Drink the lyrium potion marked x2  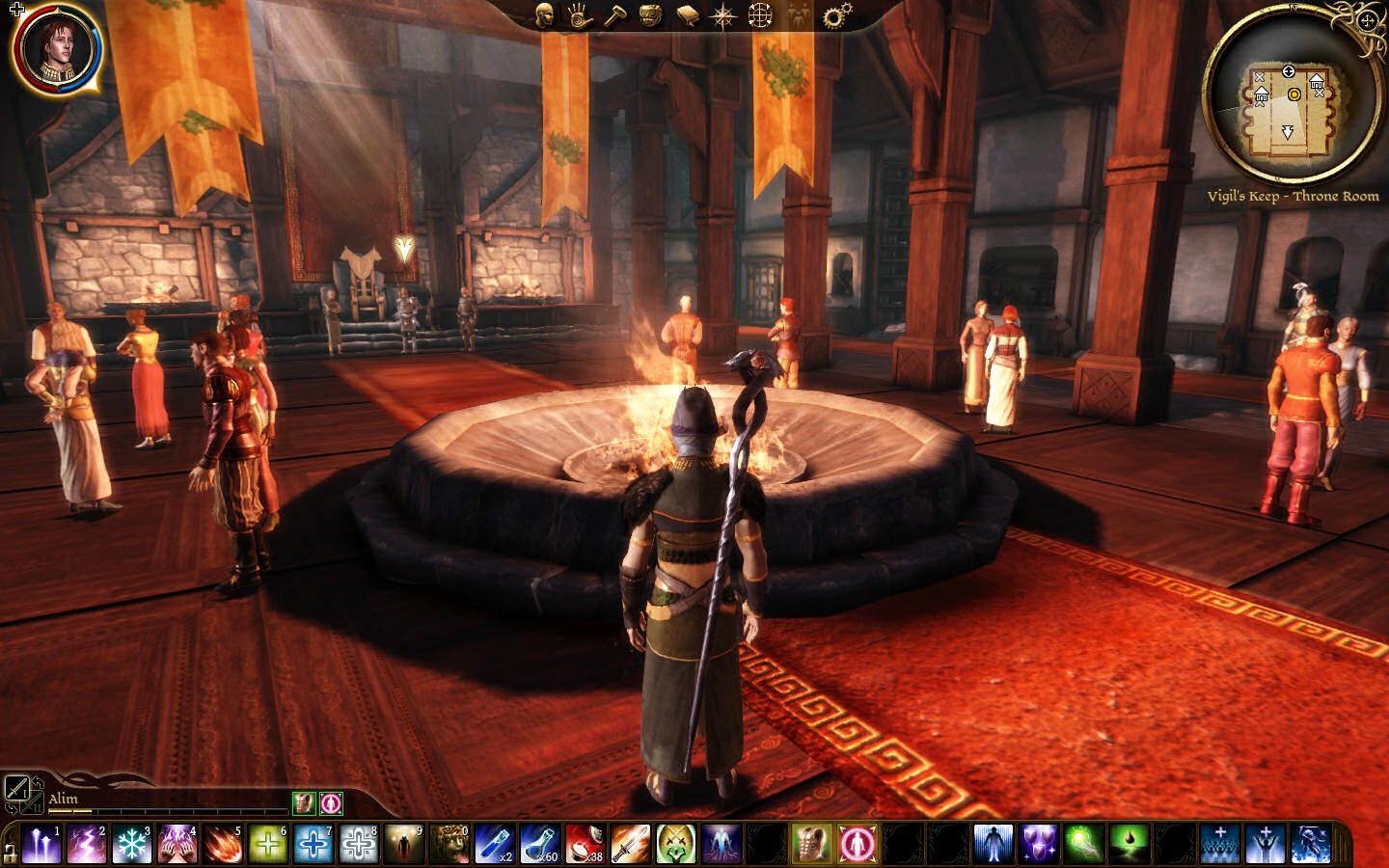(x=495, y=847)
